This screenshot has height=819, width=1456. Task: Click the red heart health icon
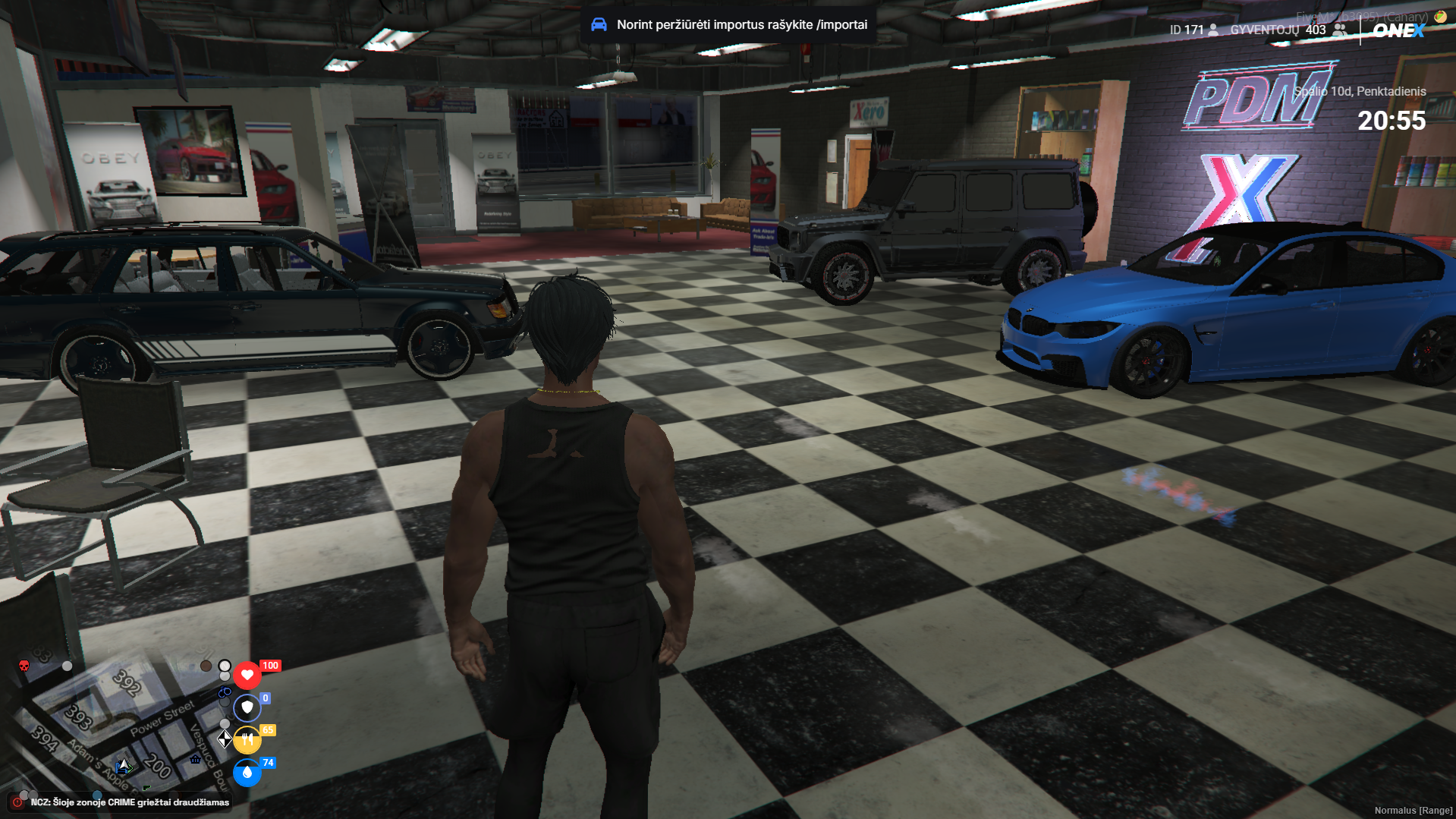[x=247, y=675]
